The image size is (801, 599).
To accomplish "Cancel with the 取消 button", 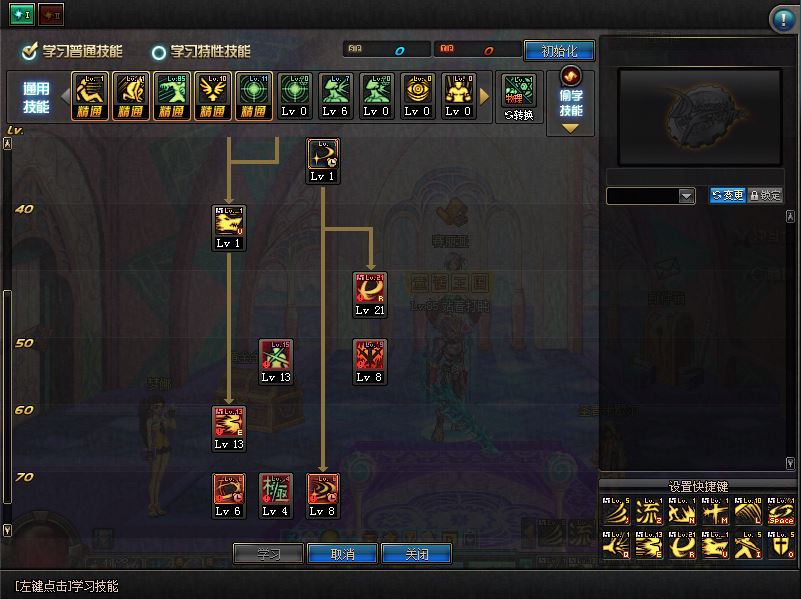I will (342, 554).
